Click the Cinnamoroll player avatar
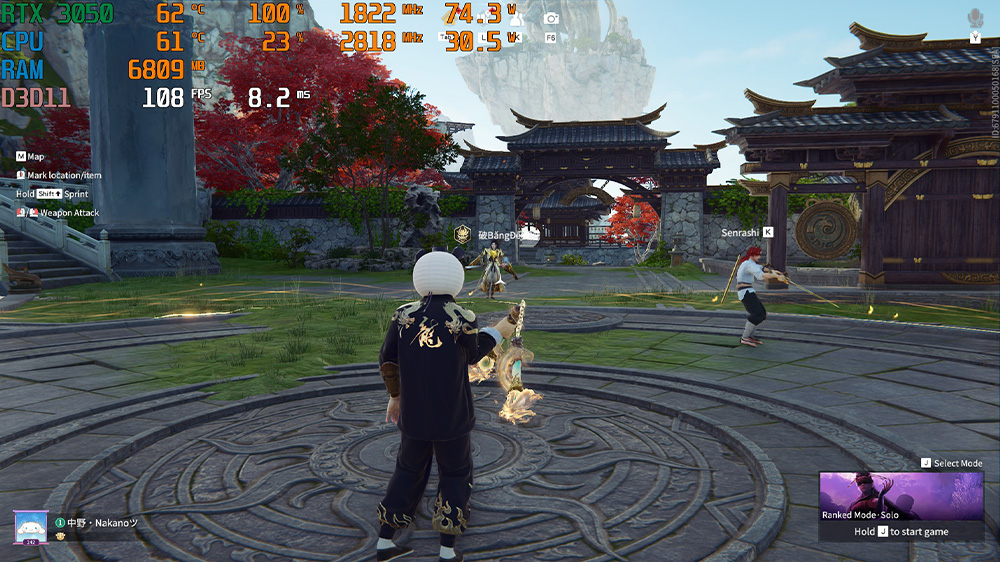The image size is (1000, 562). (x=27, y=526)
